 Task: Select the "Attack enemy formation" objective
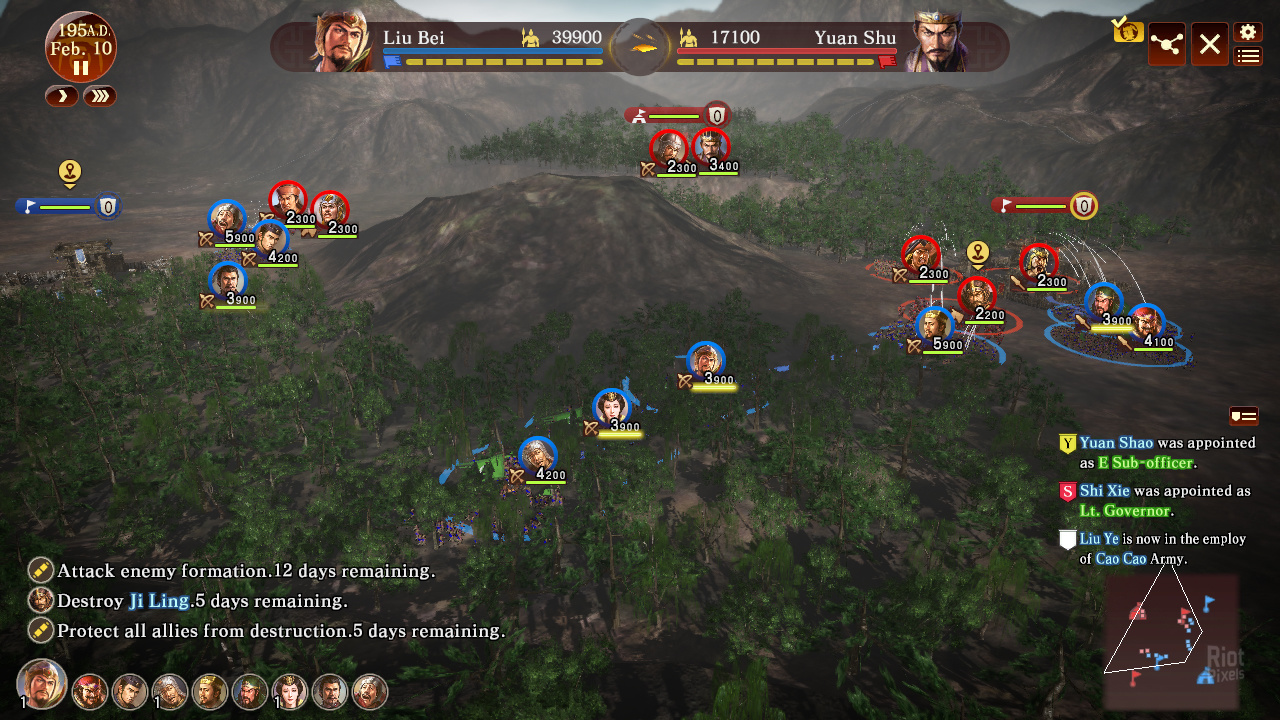pyautogui.click(x=245, y=572)
